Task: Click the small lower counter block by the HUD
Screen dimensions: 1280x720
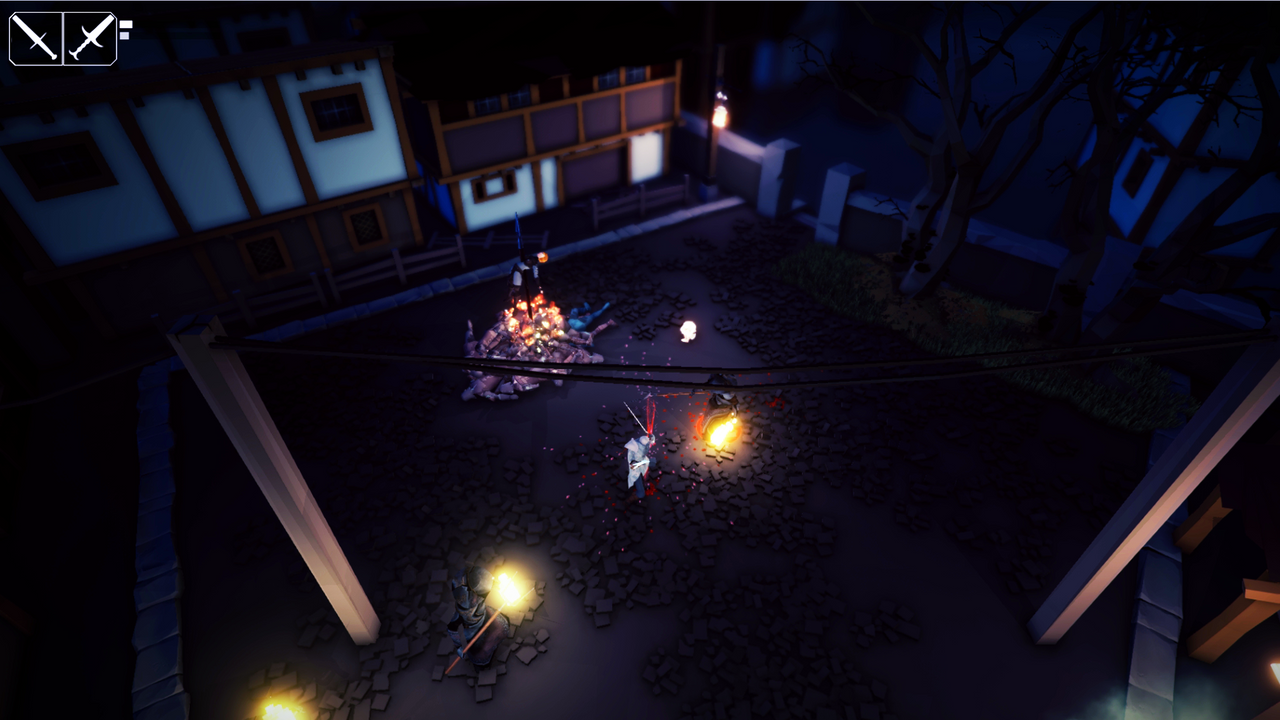Action: 124,38
